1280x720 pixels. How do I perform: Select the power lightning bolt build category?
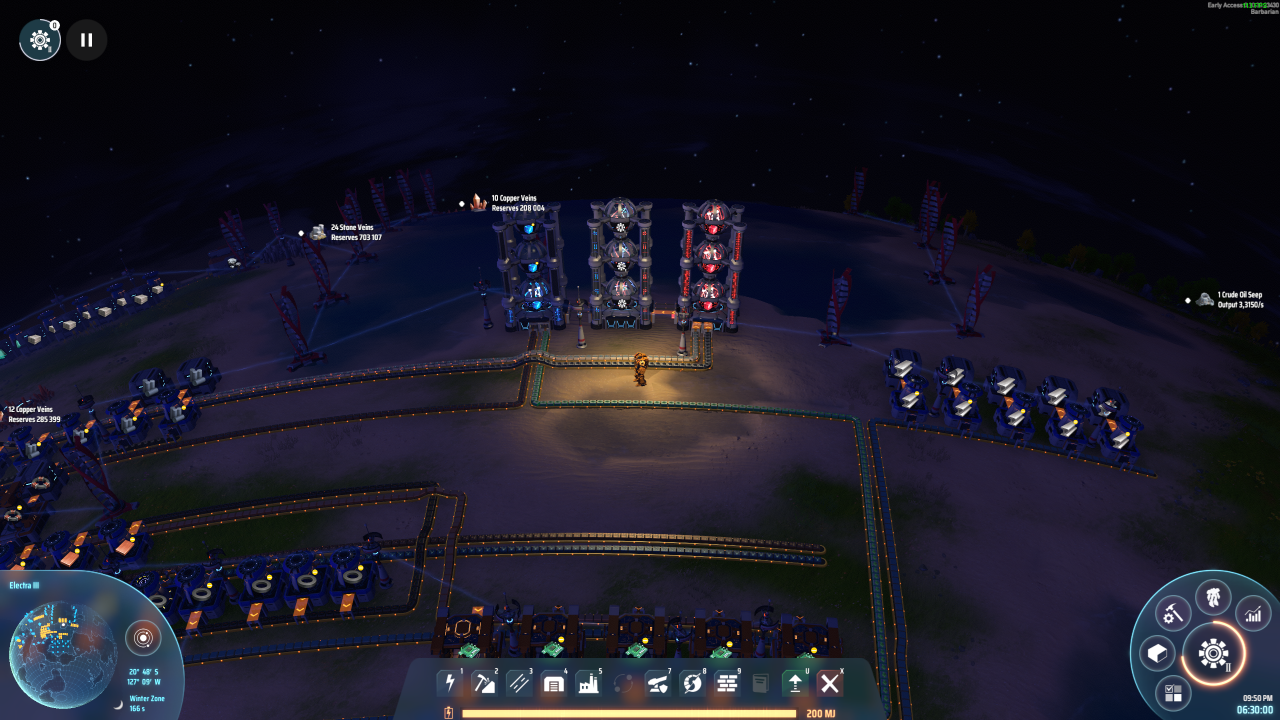pyautogui.click(x=450, y=683)
